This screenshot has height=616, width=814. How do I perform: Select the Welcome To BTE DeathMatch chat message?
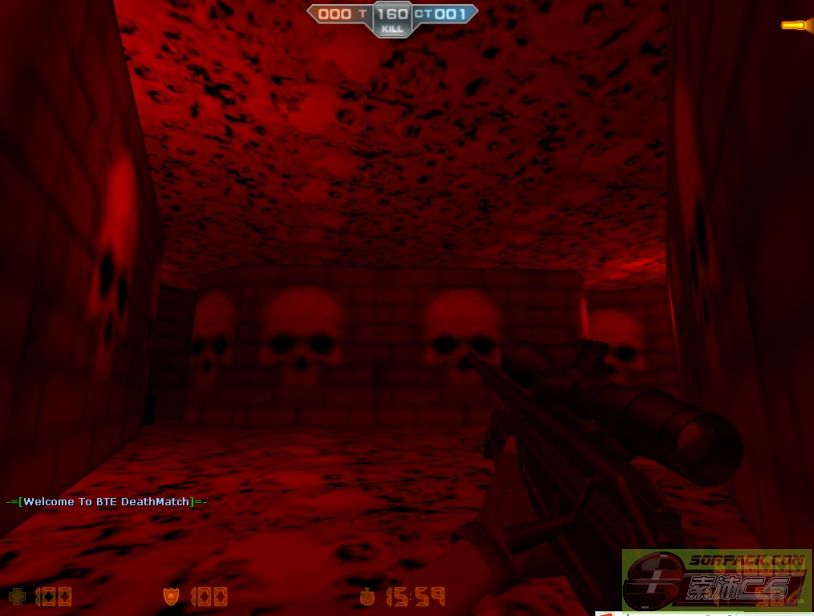click(x=106, y=501)
